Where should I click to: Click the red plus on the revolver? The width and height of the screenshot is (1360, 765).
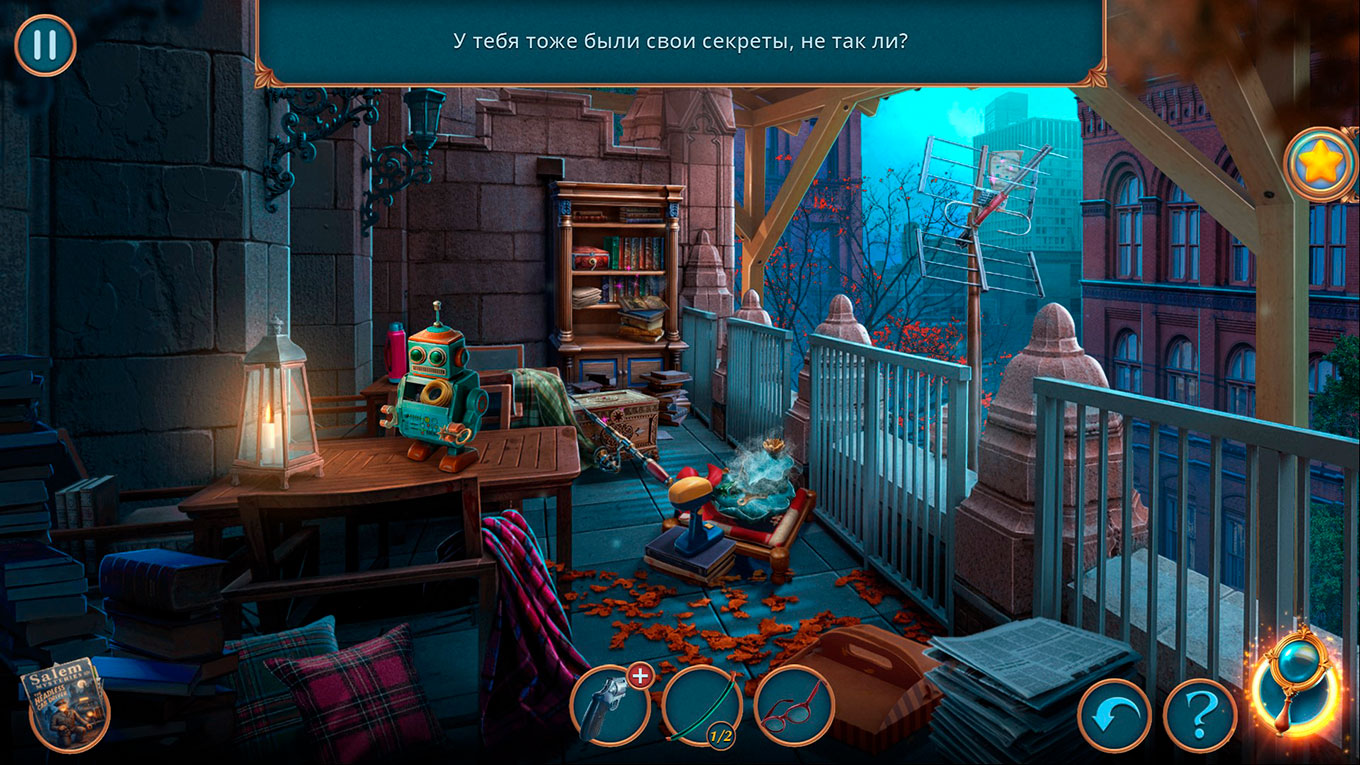[x=639, y=676]
